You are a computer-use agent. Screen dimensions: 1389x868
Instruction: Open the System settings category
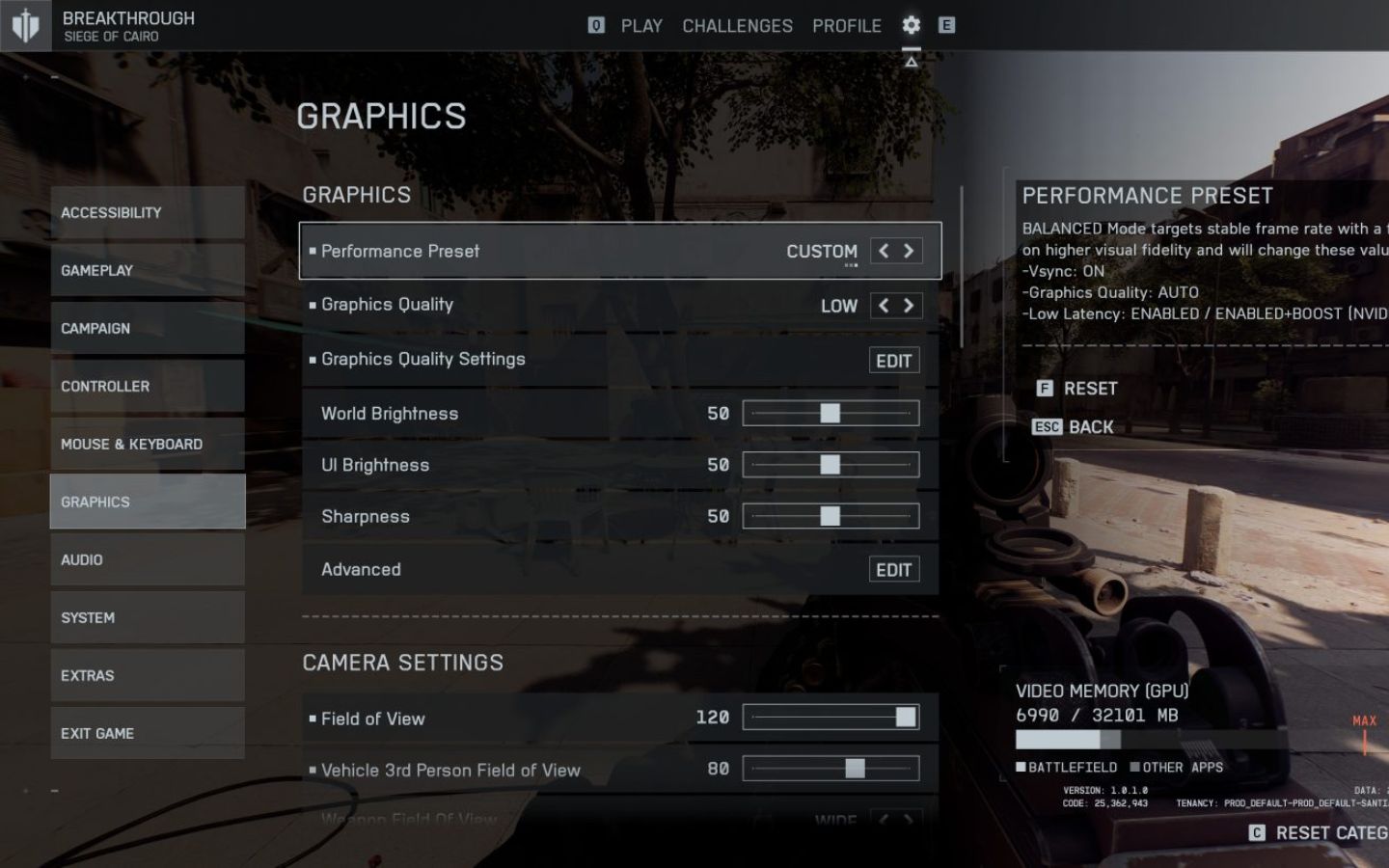point(148,617)
